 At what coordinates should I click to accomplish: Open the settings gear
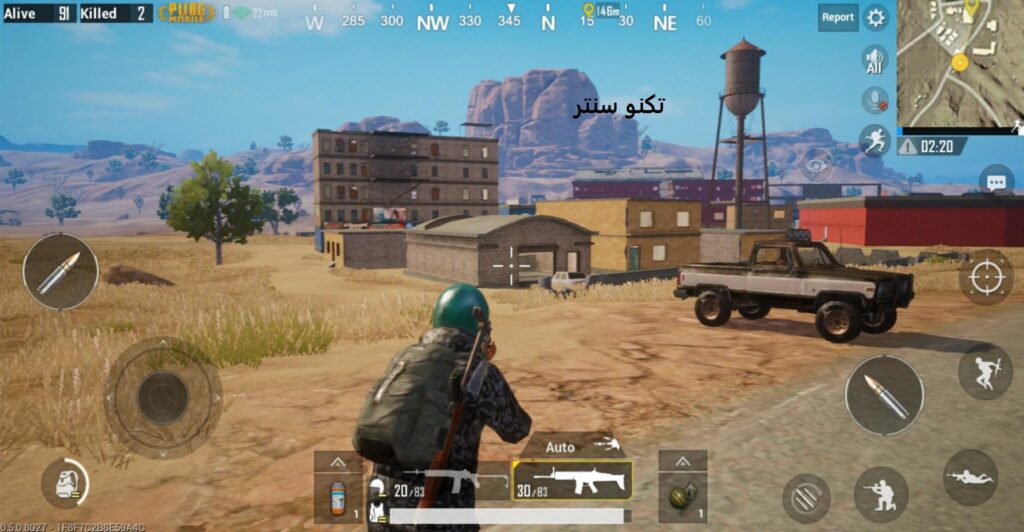[876, 17]
